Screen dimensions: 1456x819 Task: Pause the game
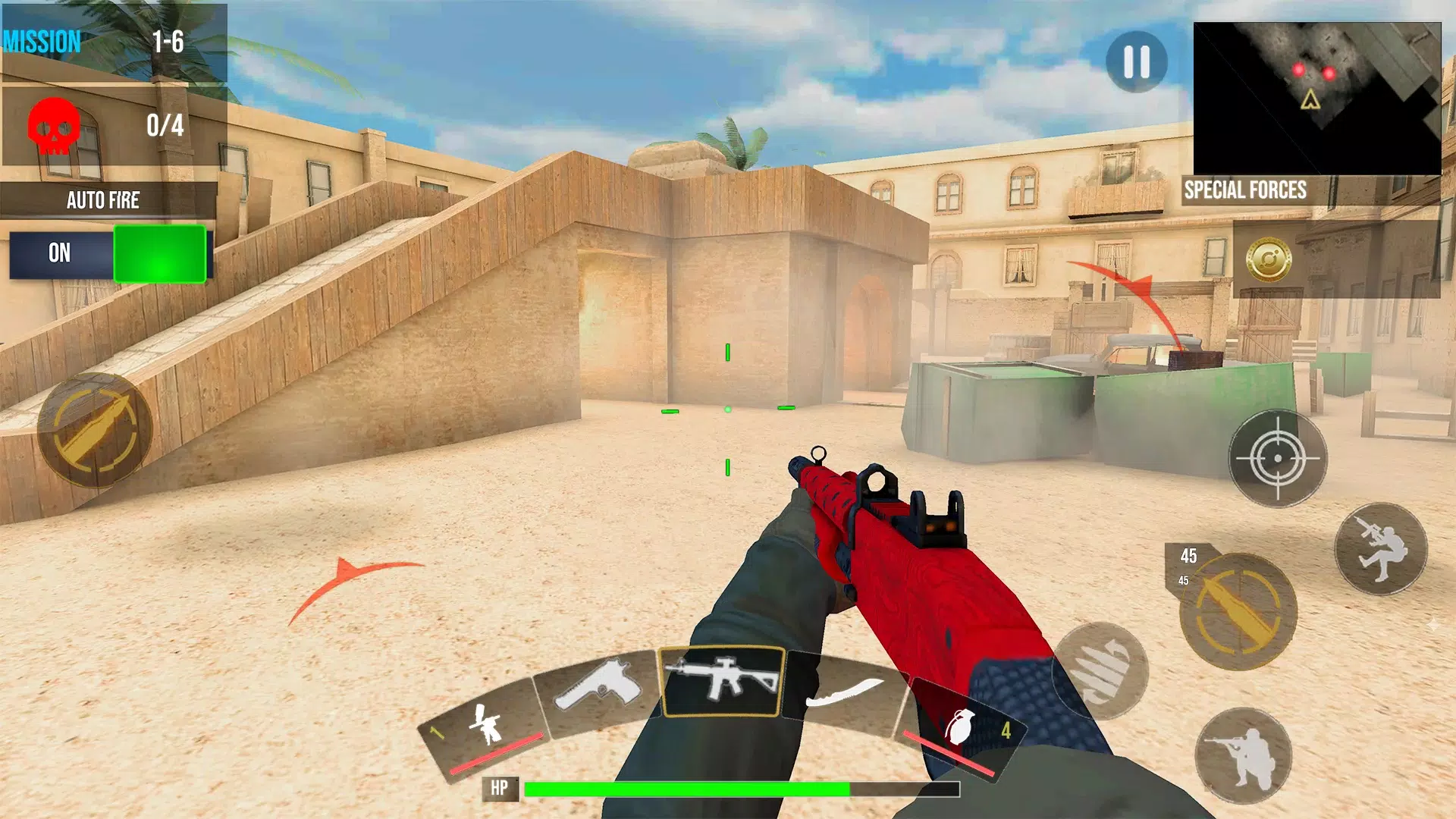point(1135,61)
